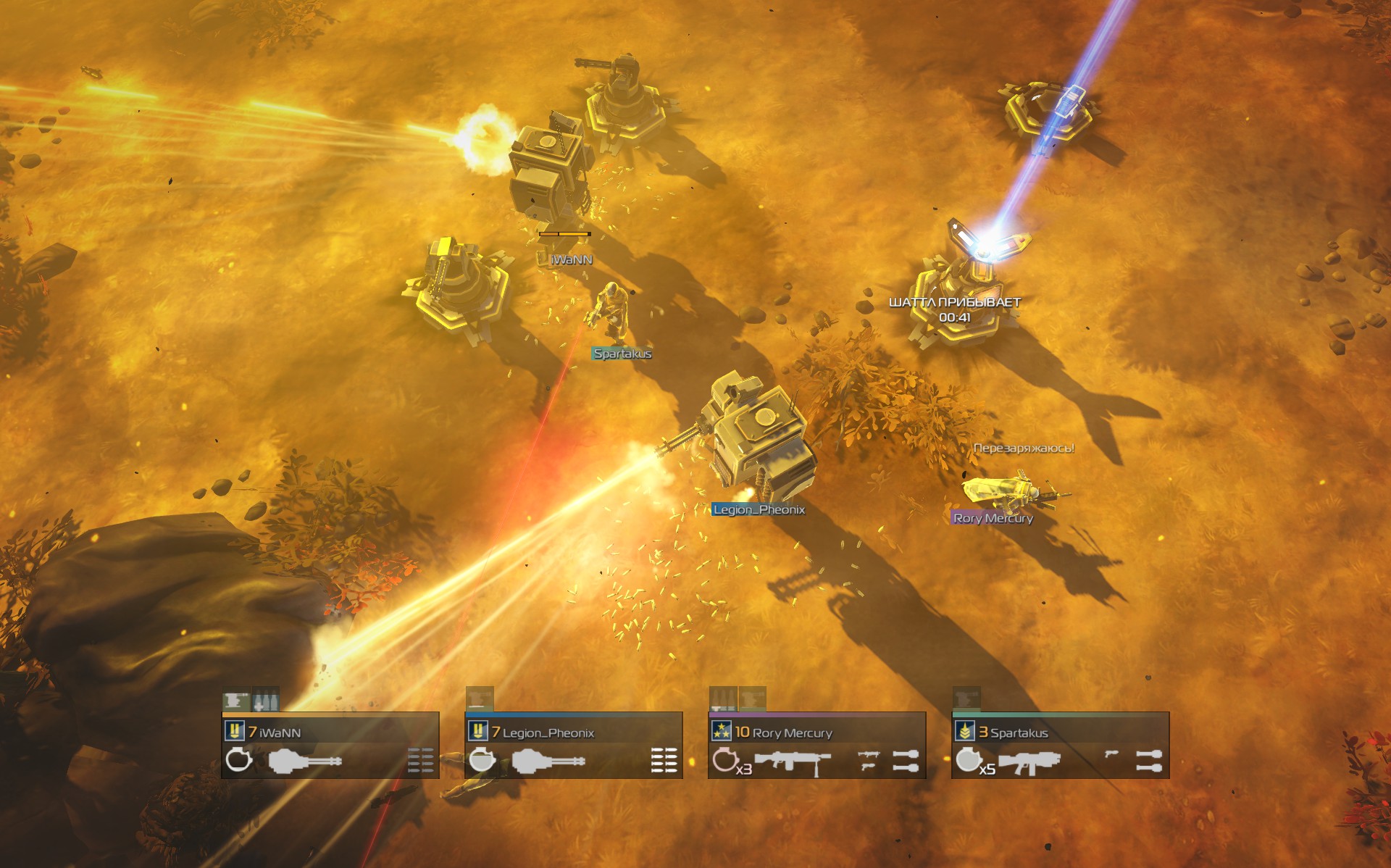Choose Rory Mercury's machine gun icon

(x=793, y=761)
